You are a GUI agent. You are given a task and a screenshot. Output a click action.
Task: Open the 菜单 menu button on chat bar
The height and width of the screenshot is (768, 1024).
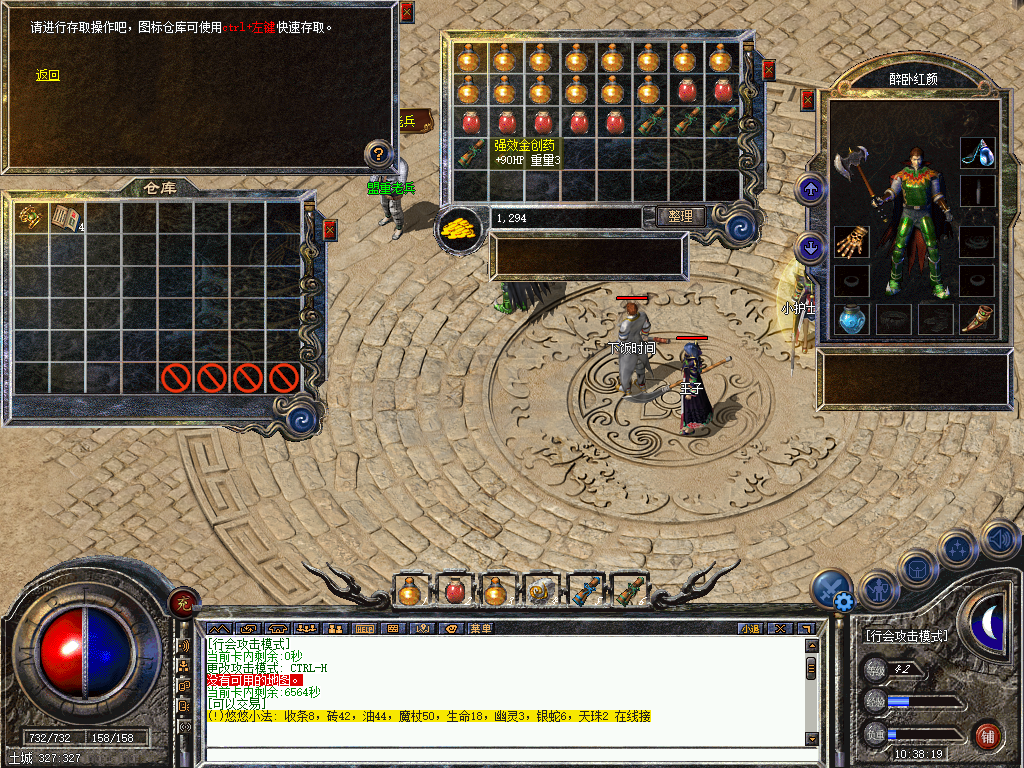pyautogui.click(x=481, y=629)
